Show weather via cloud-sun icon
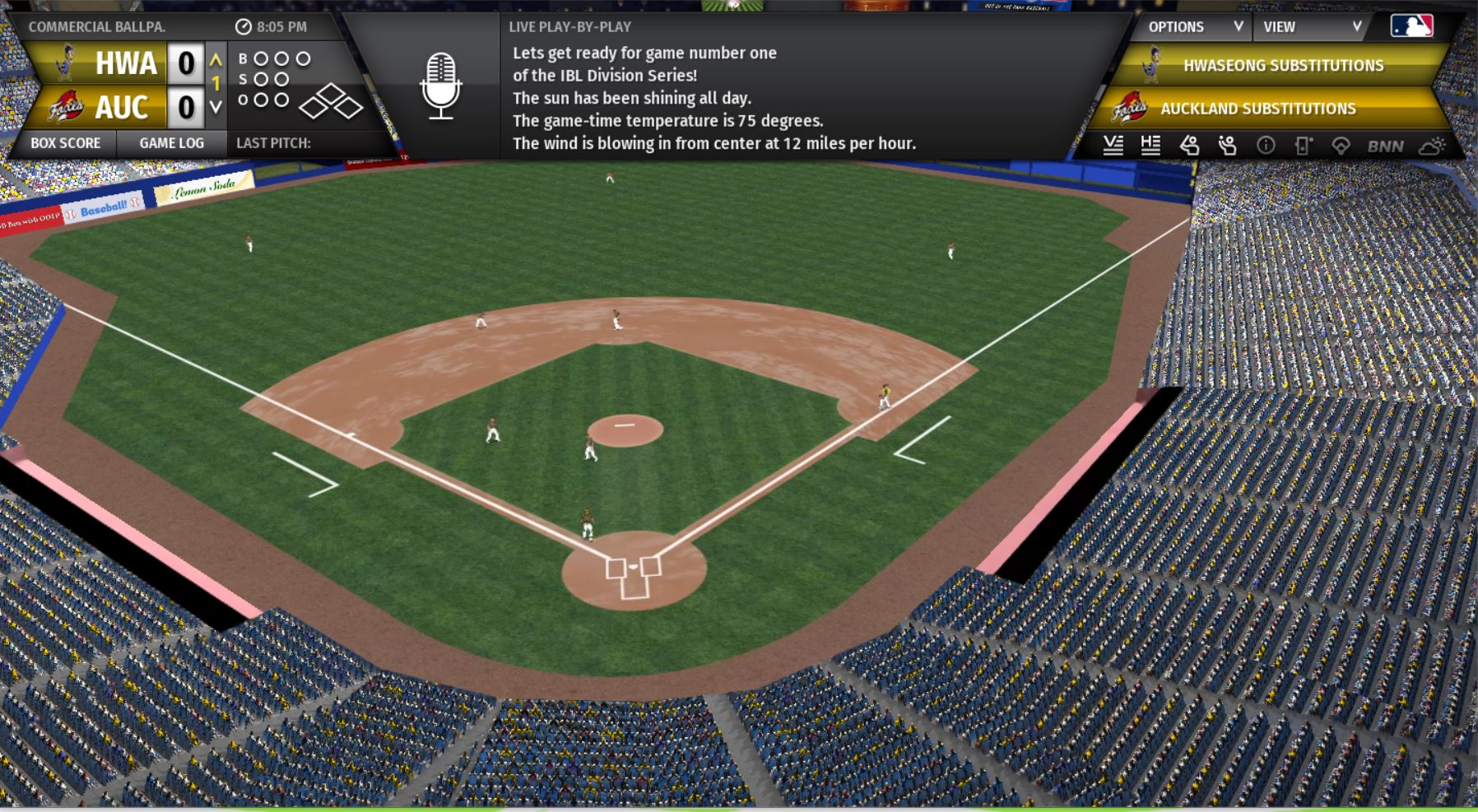The height and width of the screenshot is (812, 1478). 1432,146
